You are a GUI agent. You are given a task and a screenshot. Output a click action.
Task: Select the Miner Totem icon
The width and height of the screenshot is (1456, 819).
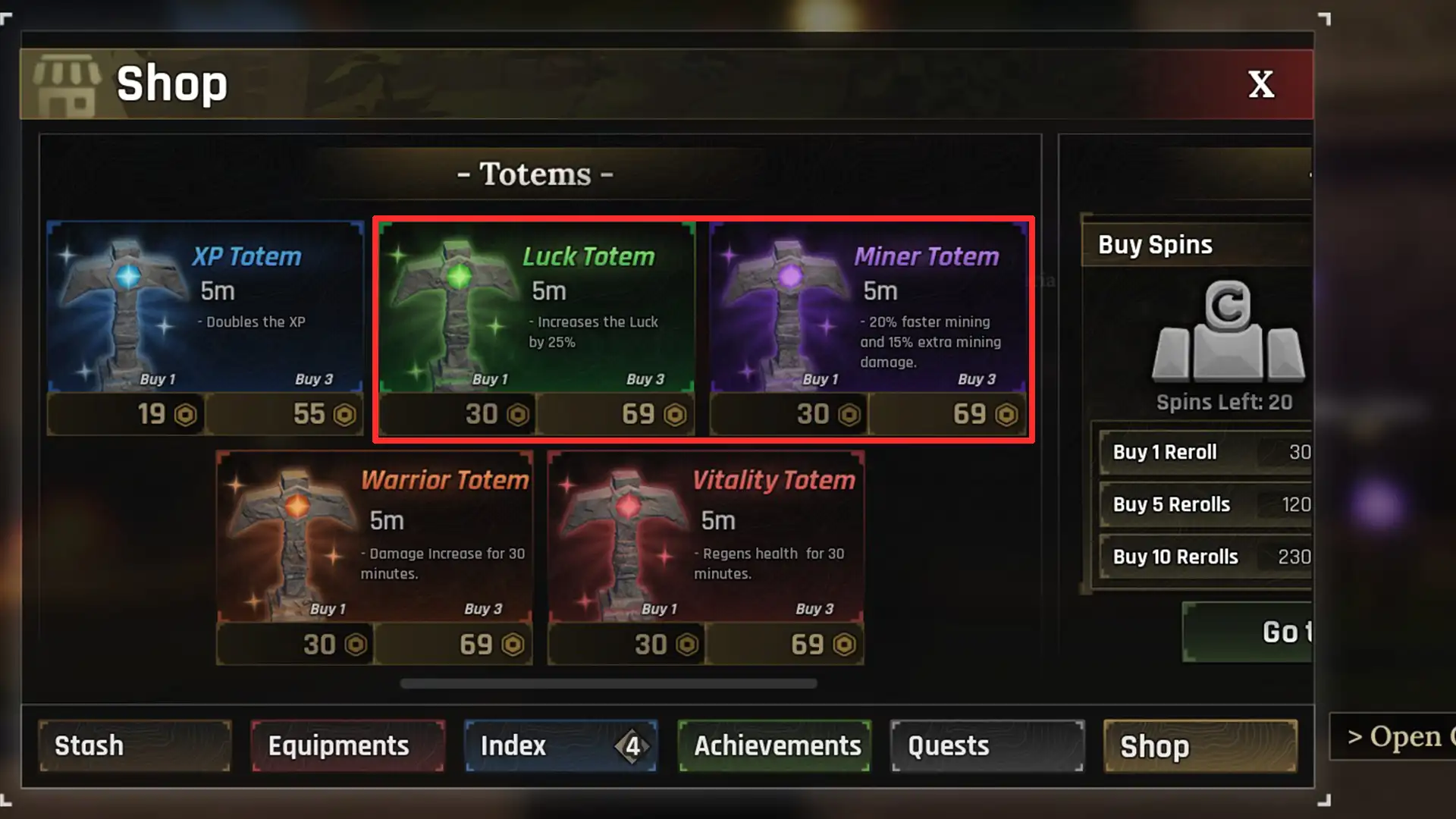click(x=789, y=303)
